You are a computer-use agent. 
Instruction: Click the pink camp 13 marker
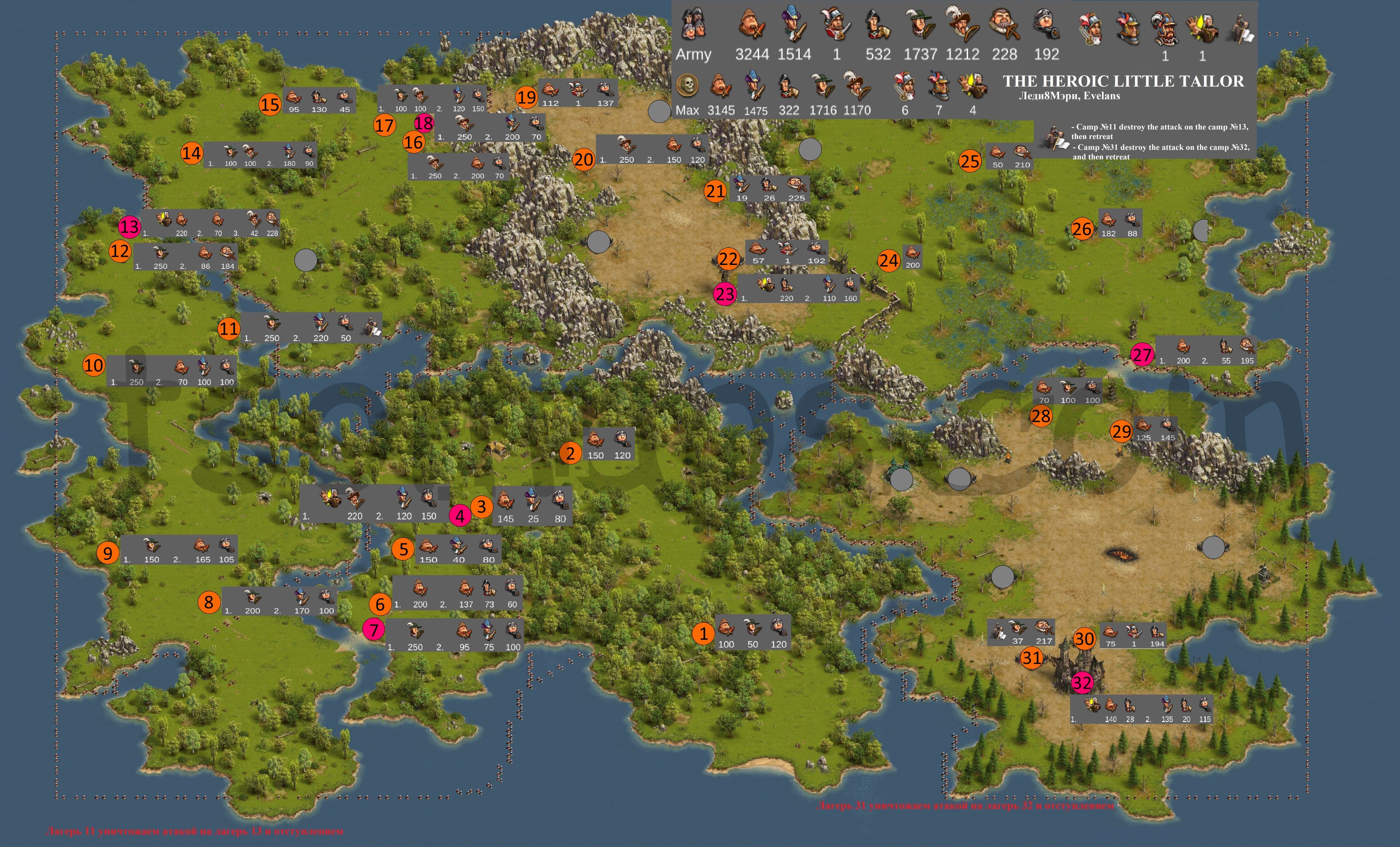click(129, 227)
